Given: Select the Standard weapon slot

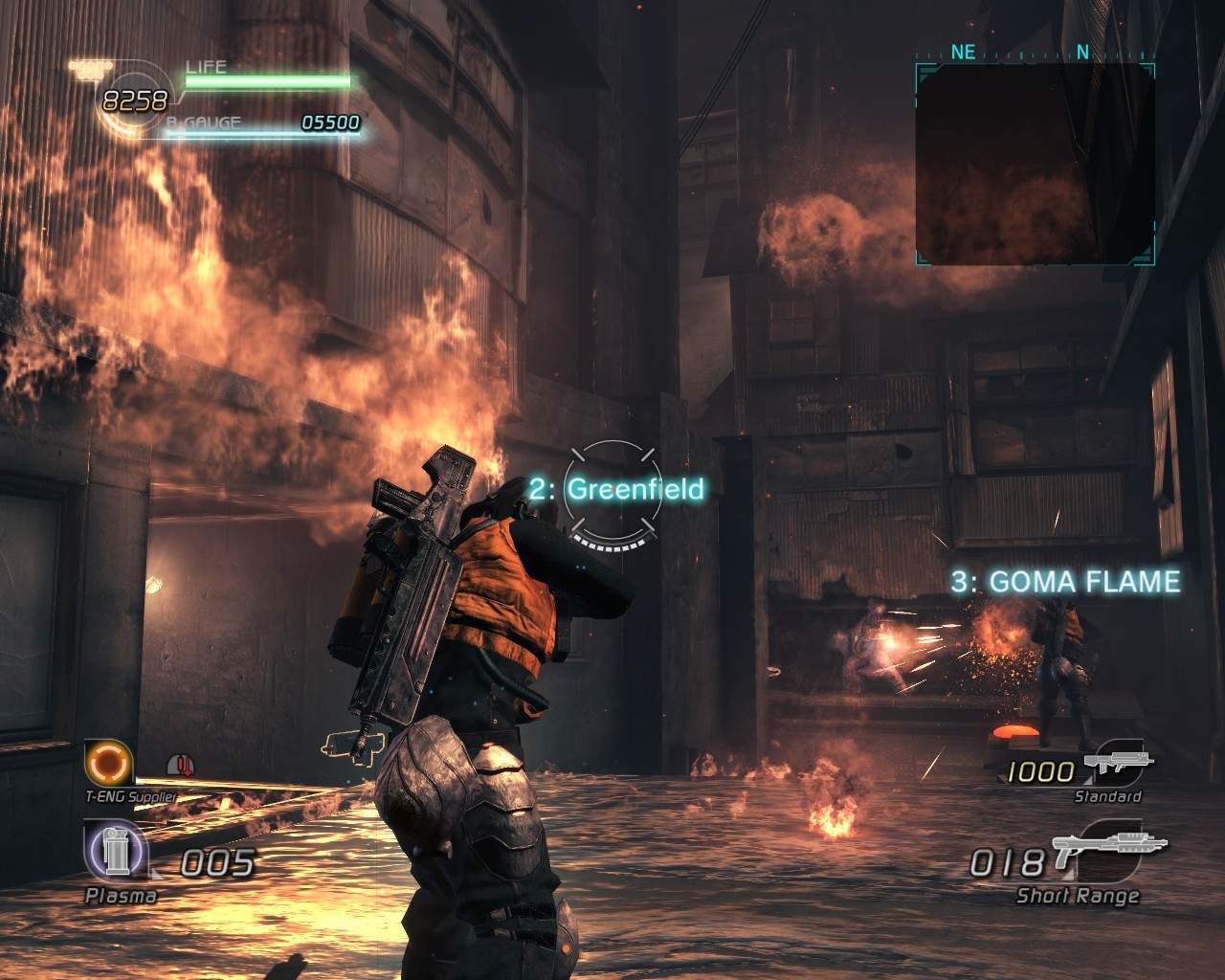Looking at the screenshot, I should [x=1117, y=767].
